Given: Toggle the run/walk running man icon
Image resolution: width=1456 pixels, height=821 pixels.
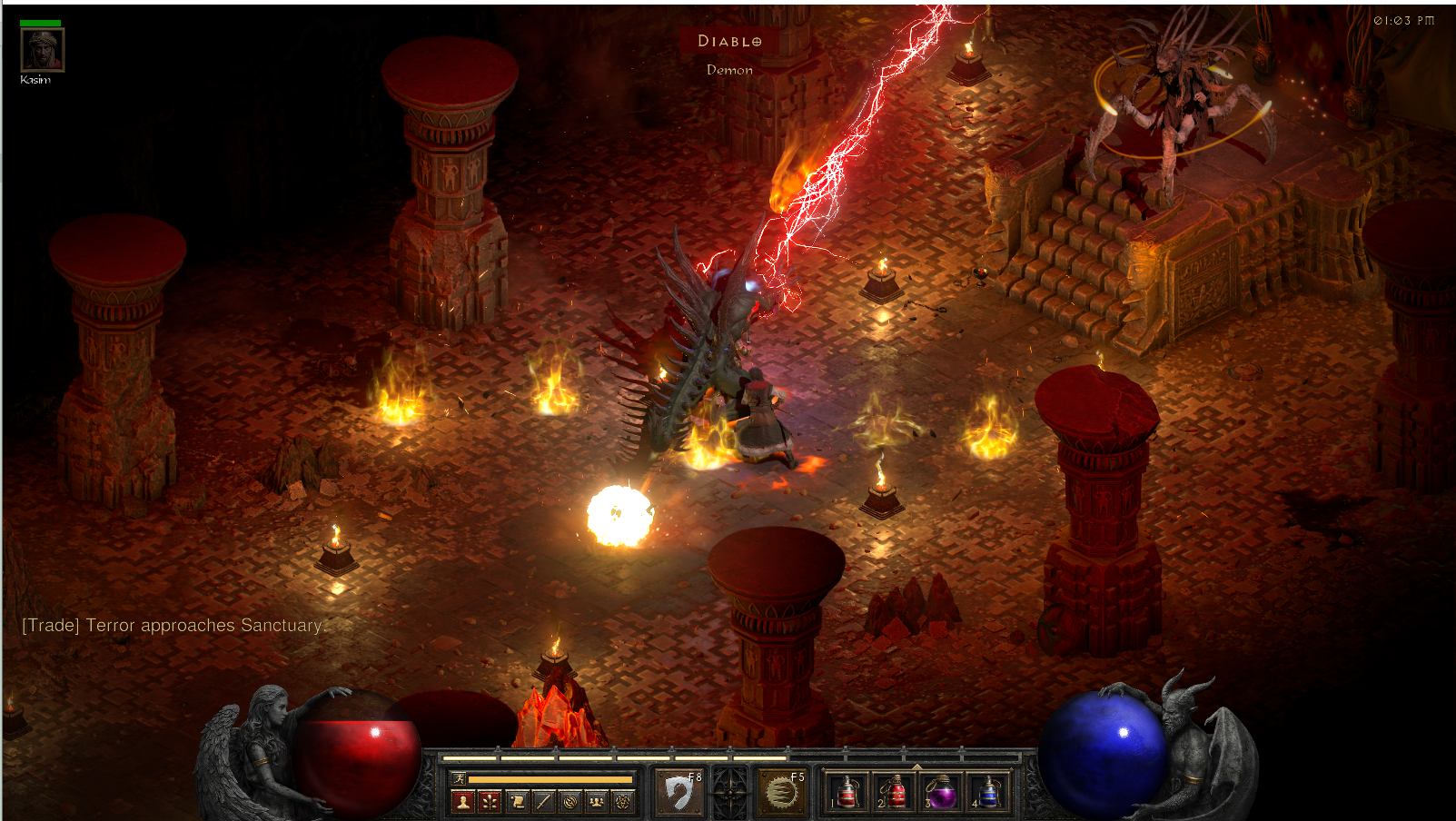Looking at the screenshot, I should tap(460, 778).
